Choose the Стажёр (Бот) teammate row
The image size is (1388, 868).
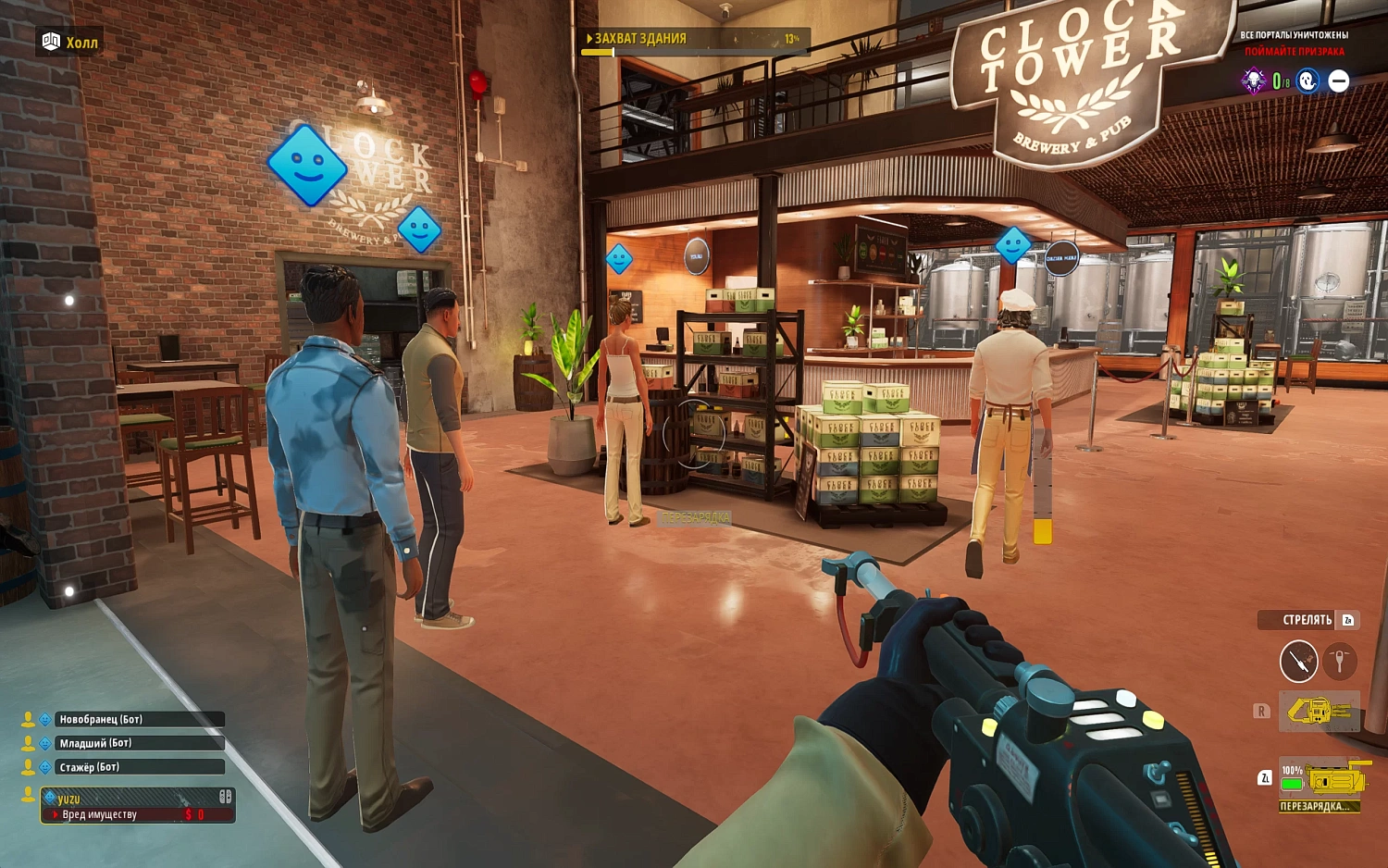coord(139,767)
